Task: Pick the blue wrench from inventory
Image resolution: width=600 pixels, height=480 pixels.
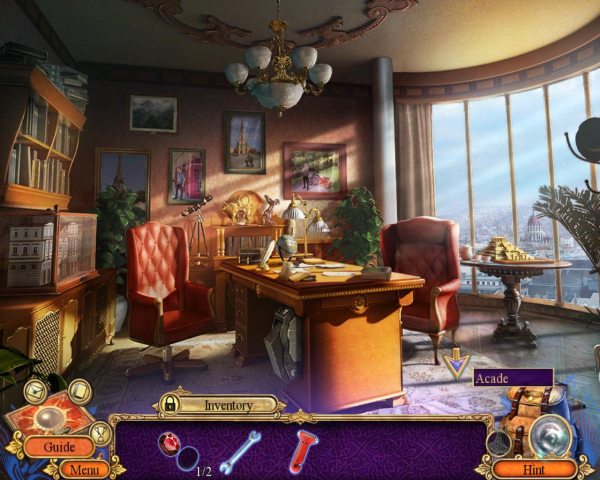Action: [240, 450]
